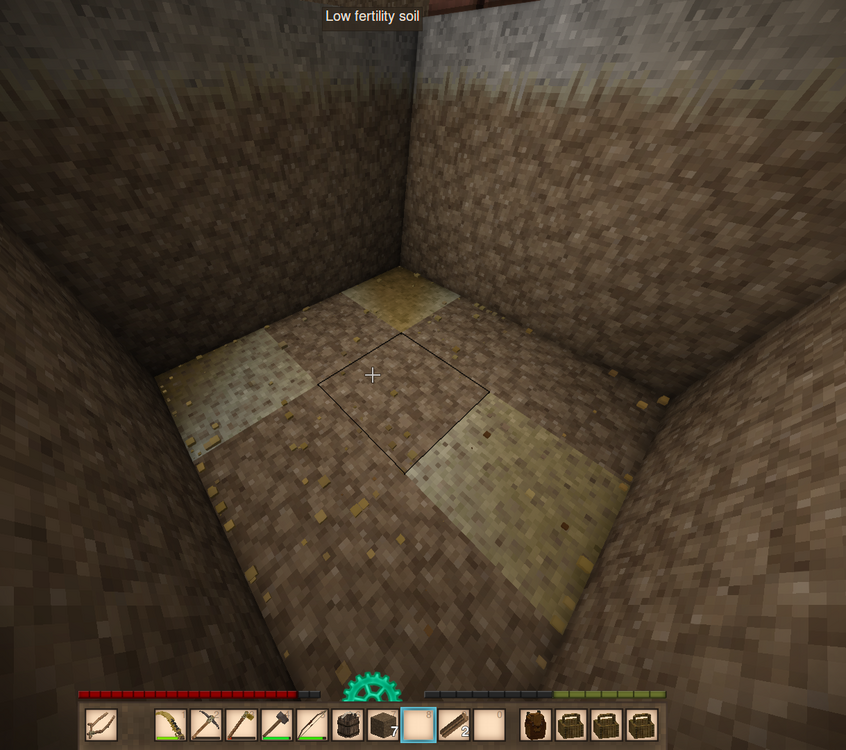Select the stack of 2 wooden planks
Screen dimensions: 846x750
454,724
